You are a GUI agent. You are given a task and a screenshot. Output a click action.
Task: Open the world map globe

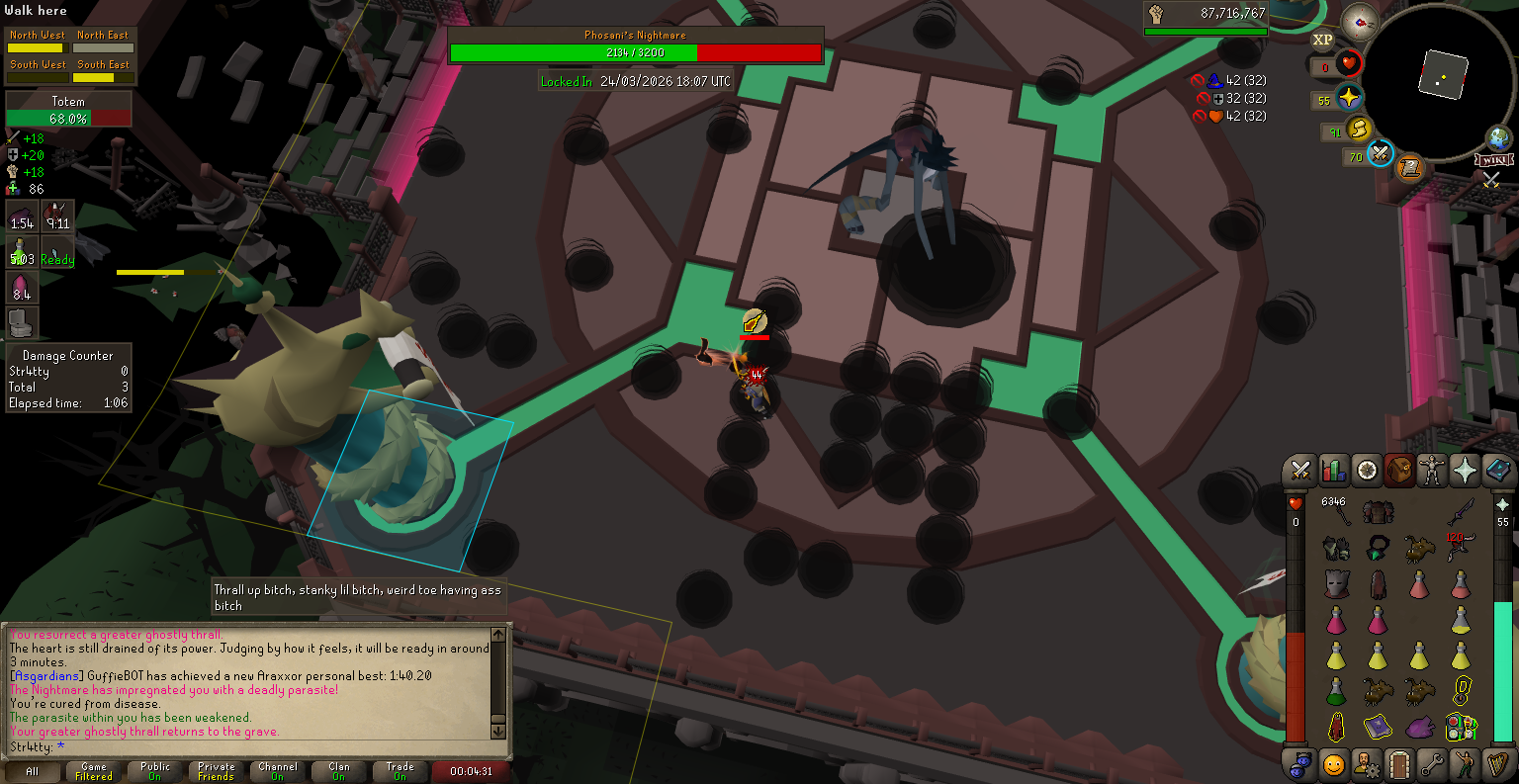1499,137
